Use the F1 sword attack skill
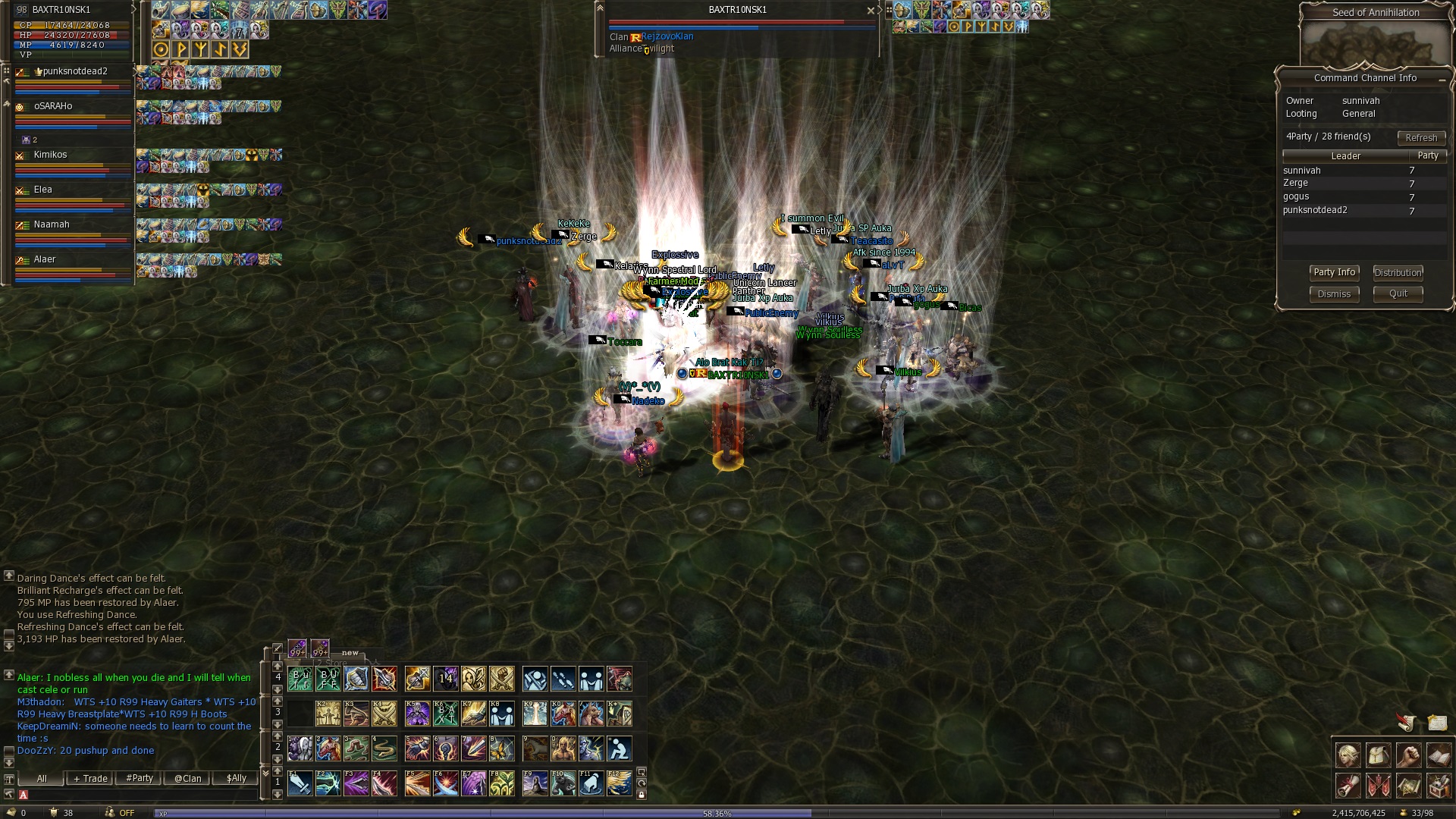1456x819 pixels. 300,783
